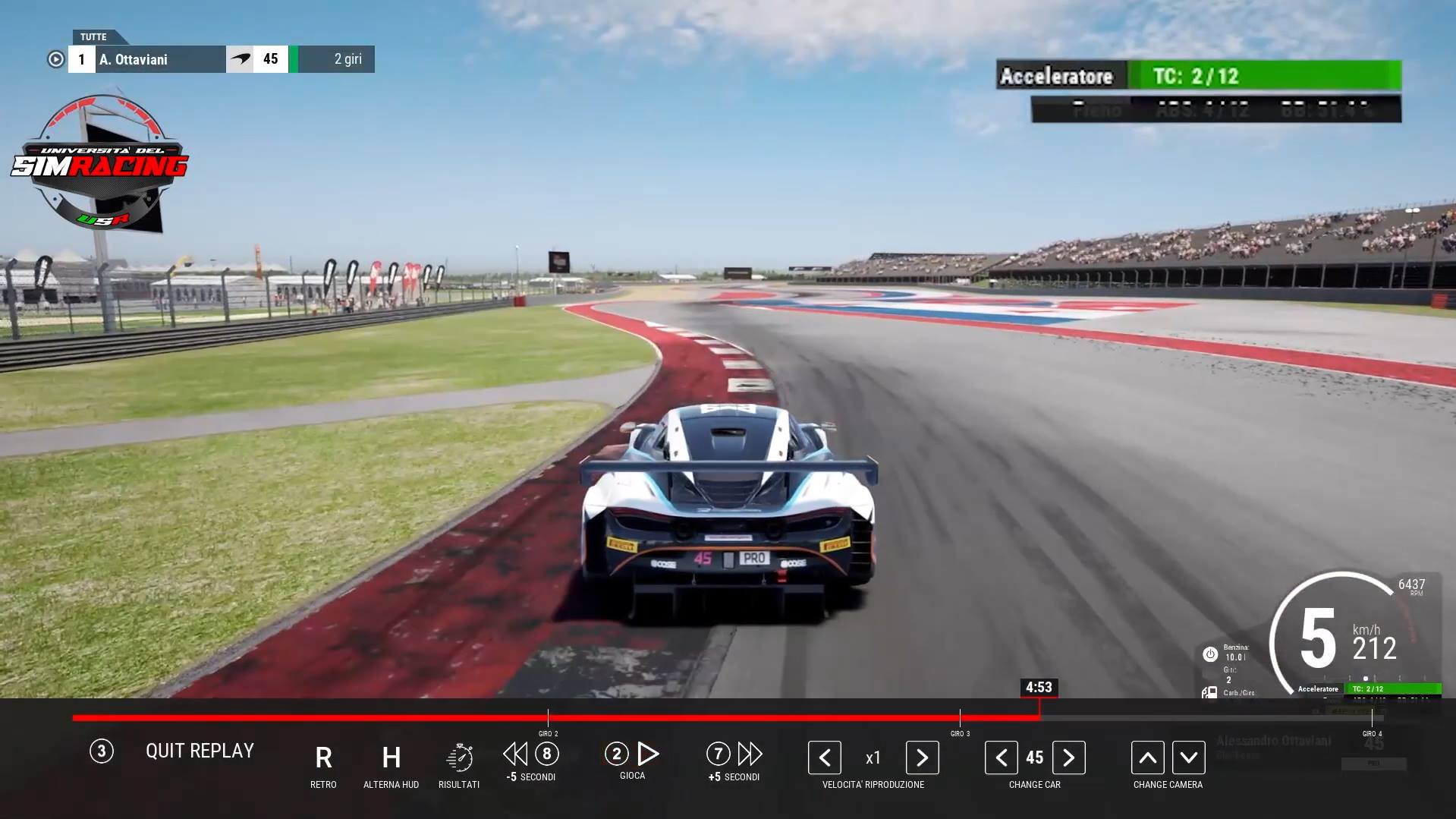Switch camera using the CHANGE CAMERA up arrow
1456x819 pixels.
(x=1147, y=758)
